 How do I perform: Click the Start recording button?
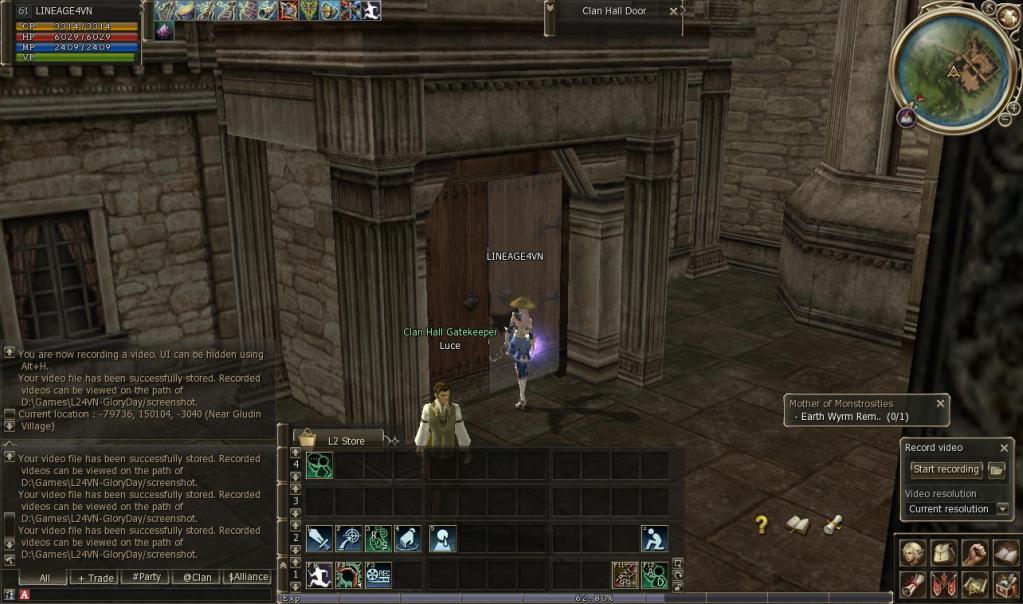945,469
